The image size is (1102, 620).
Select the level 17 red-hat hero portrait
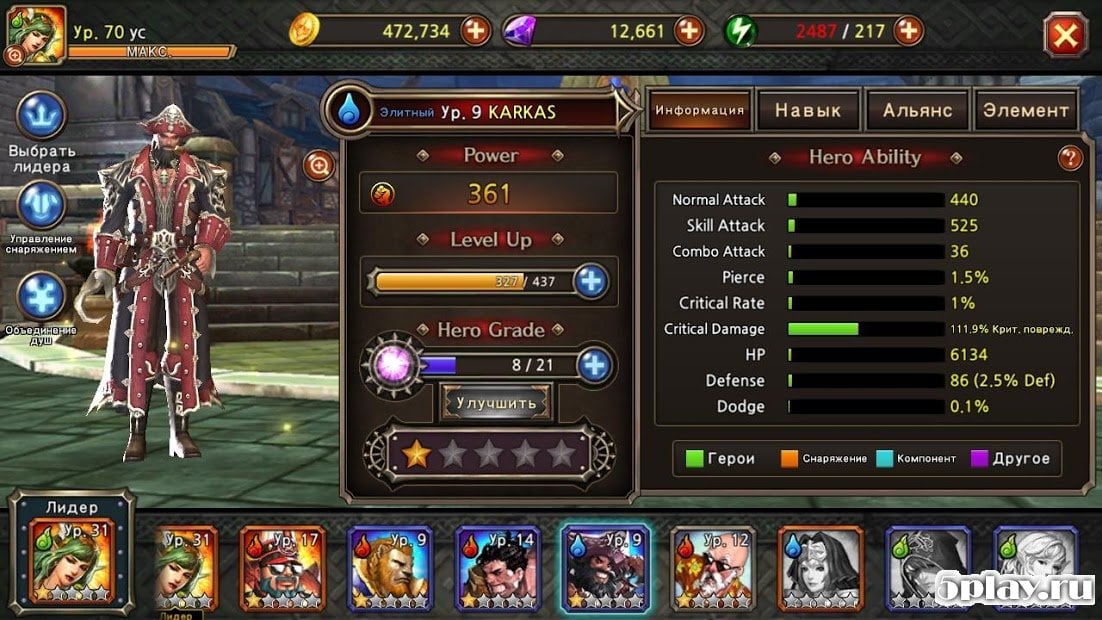tap(283, 567)
